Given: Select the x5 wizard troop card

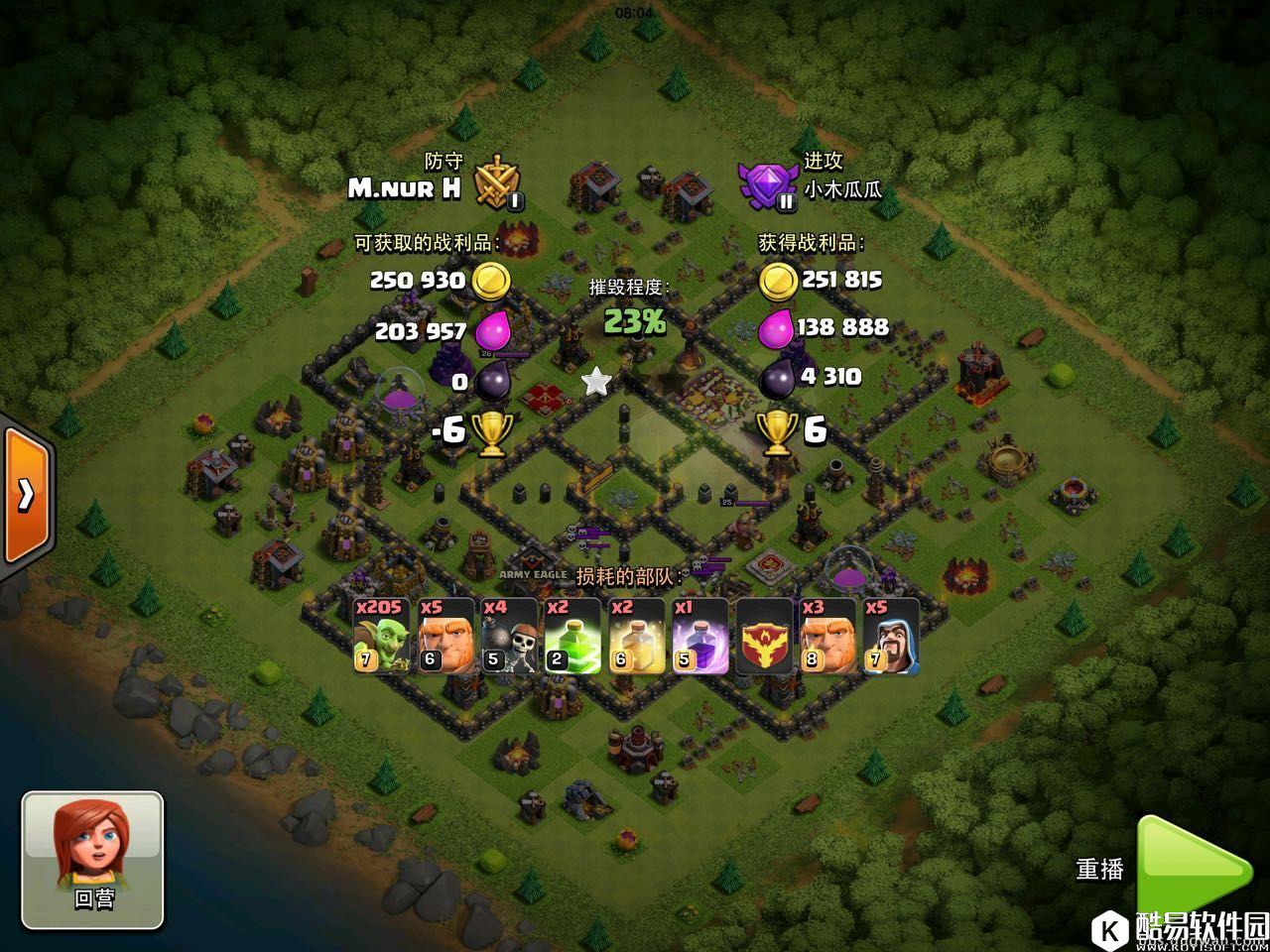Looking at the screenshot, I should pos(890,636).
